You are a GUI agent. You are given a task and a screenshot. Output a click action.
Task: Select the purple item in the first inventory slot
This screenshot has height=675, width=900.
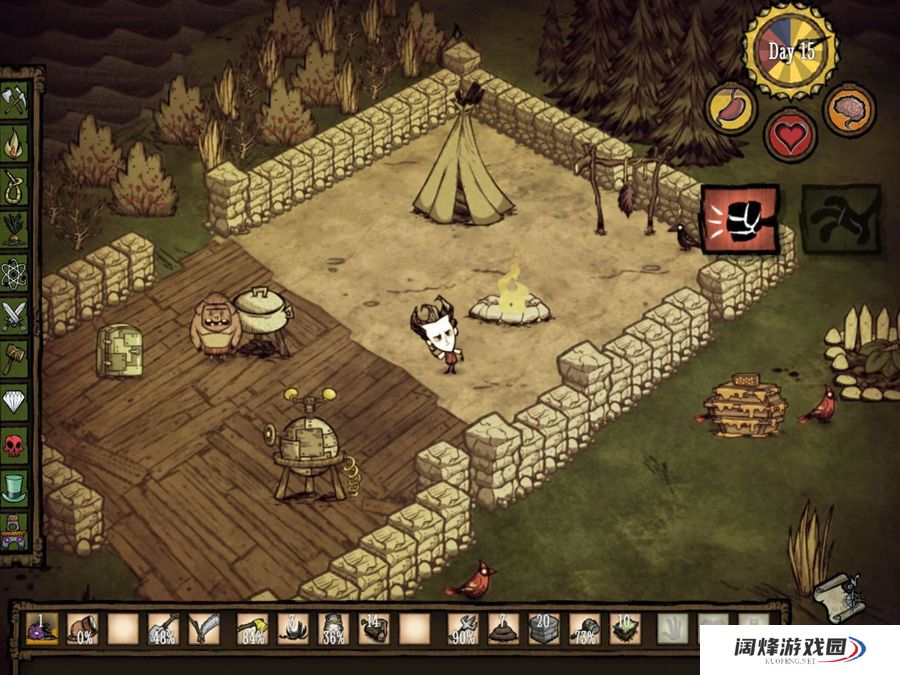click(x=41, y=628)
